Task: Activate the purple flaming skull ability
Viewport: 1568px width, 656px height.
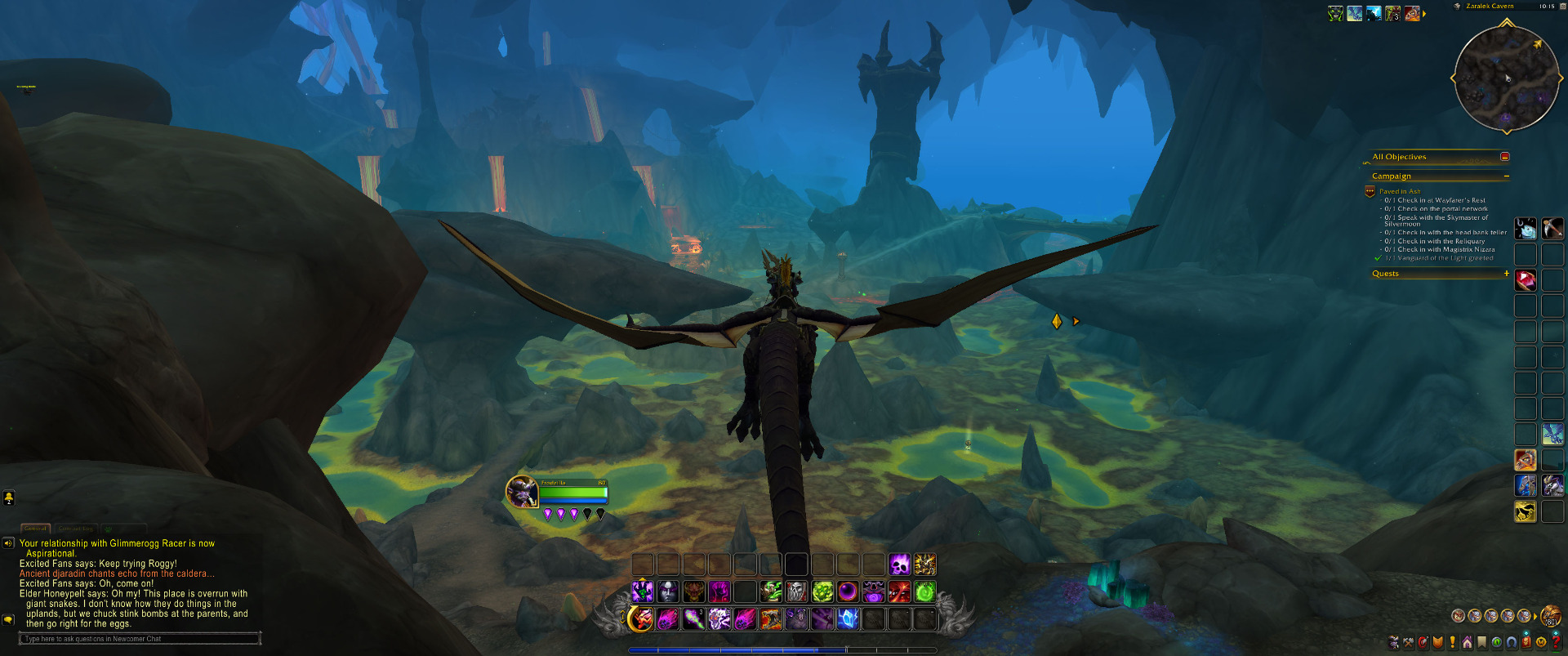Action: click(x=899, y=565)
